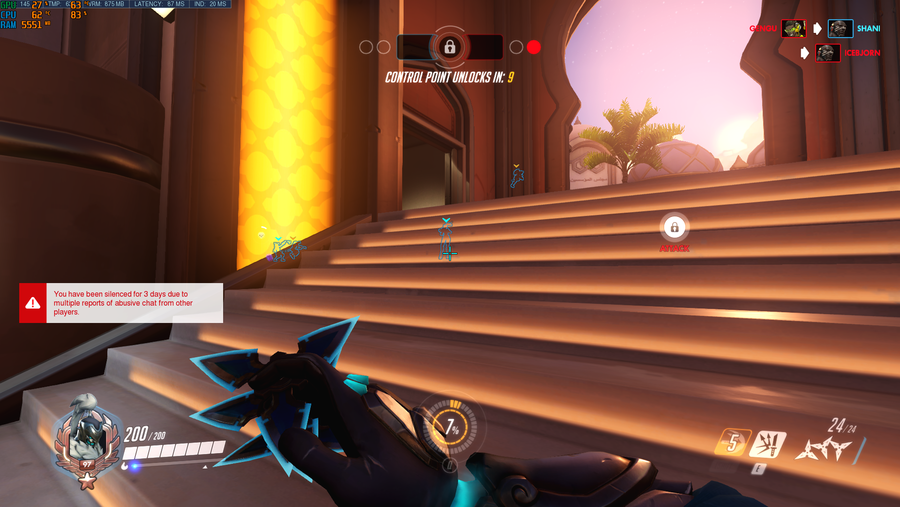Use the Deflect ability icon
The width and height of the screenshot is (900, 507).
(x=767, y=444)
